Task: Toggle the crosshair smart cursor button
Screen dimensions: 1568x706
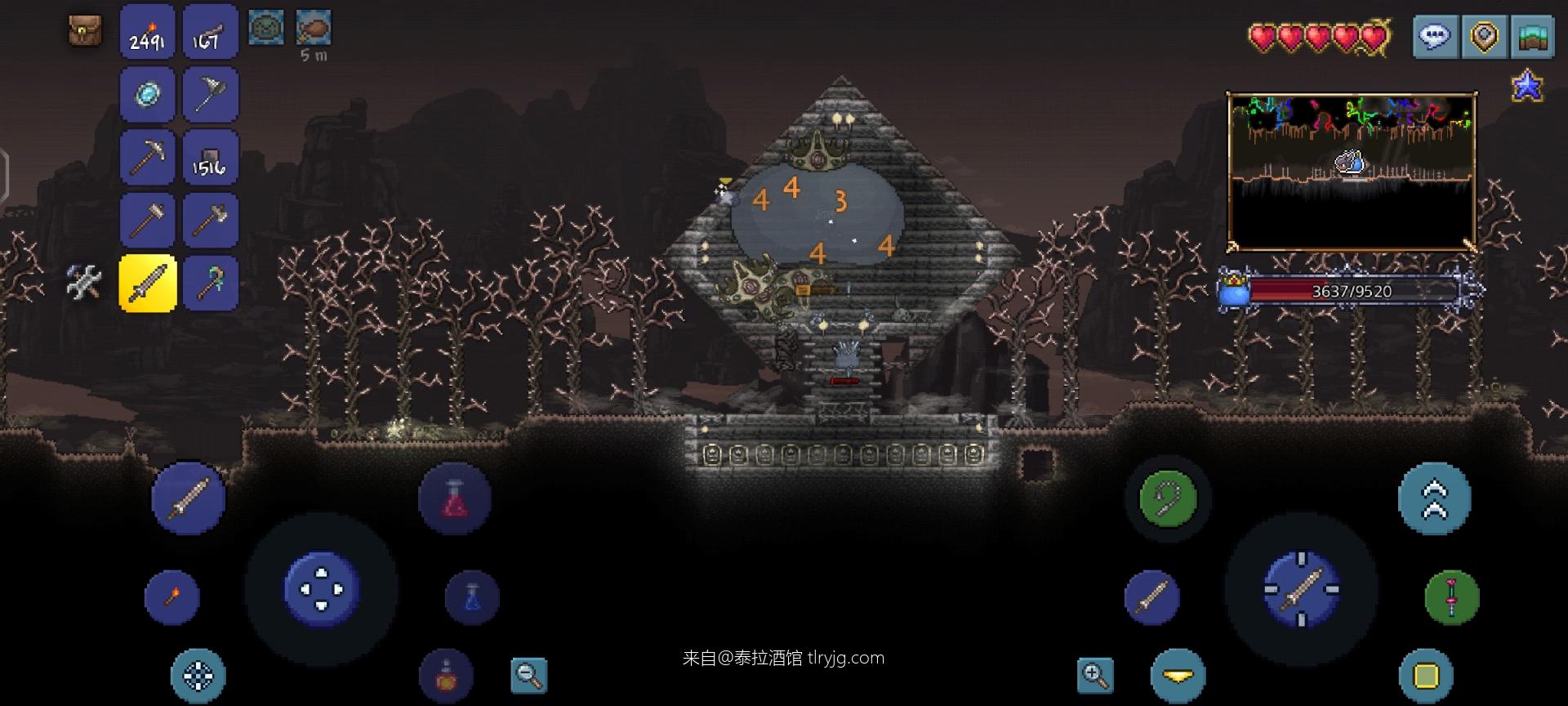Action: point(198,676)
